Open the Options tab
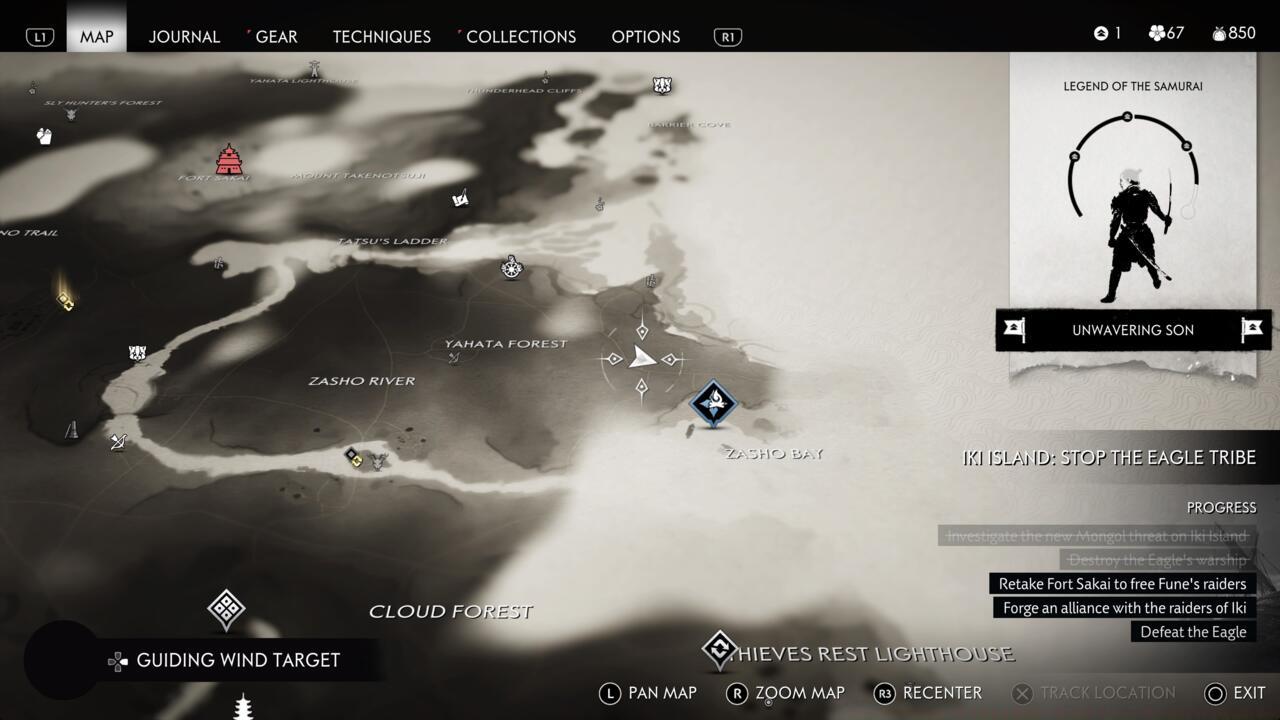The height and width of the screenshot is (720, 1280). pos(645,36)
